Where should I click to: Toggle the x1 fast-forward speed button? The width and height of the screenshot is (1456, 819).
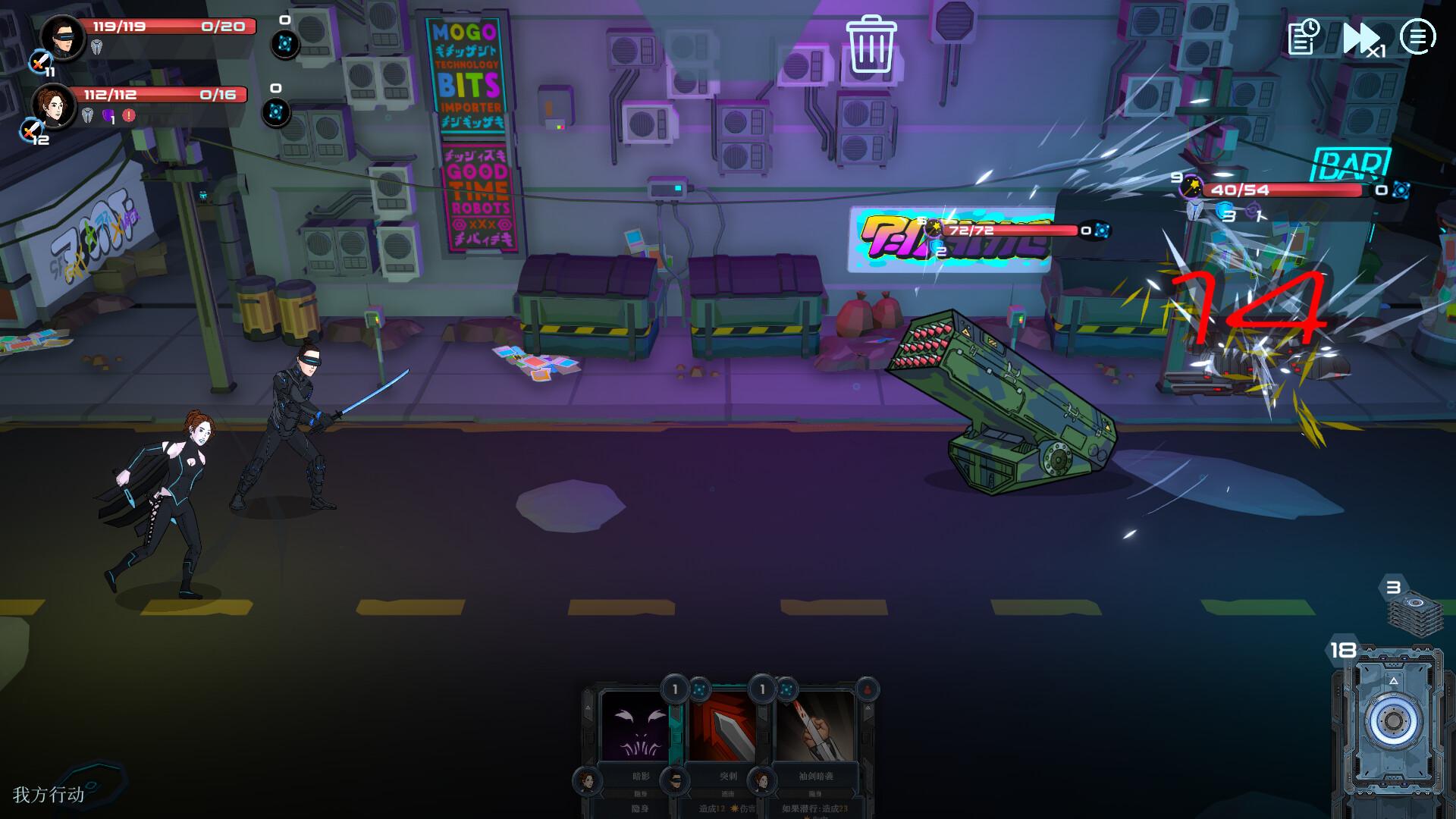(x=1363, y=38)
